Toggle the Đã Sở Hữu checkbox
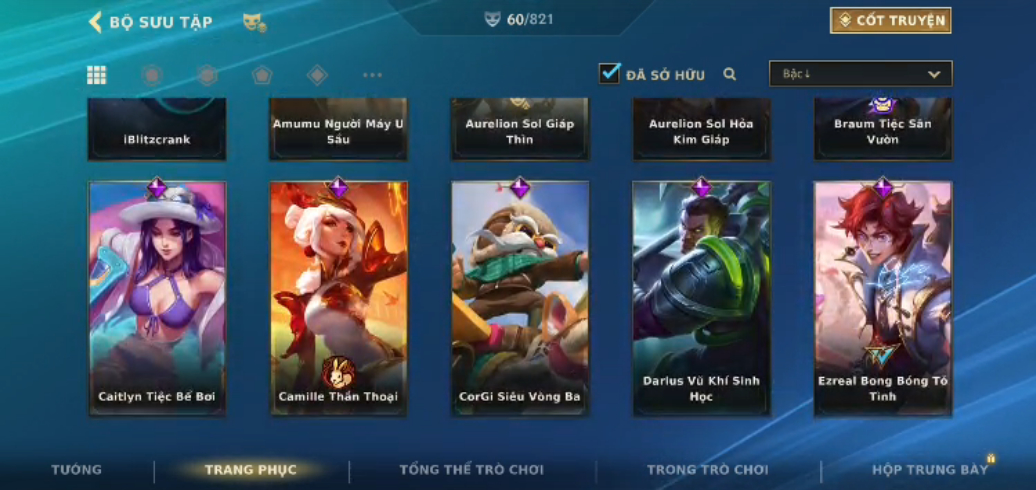The width and height of the screenshot is (1036, 490). [x=610, y=74]
